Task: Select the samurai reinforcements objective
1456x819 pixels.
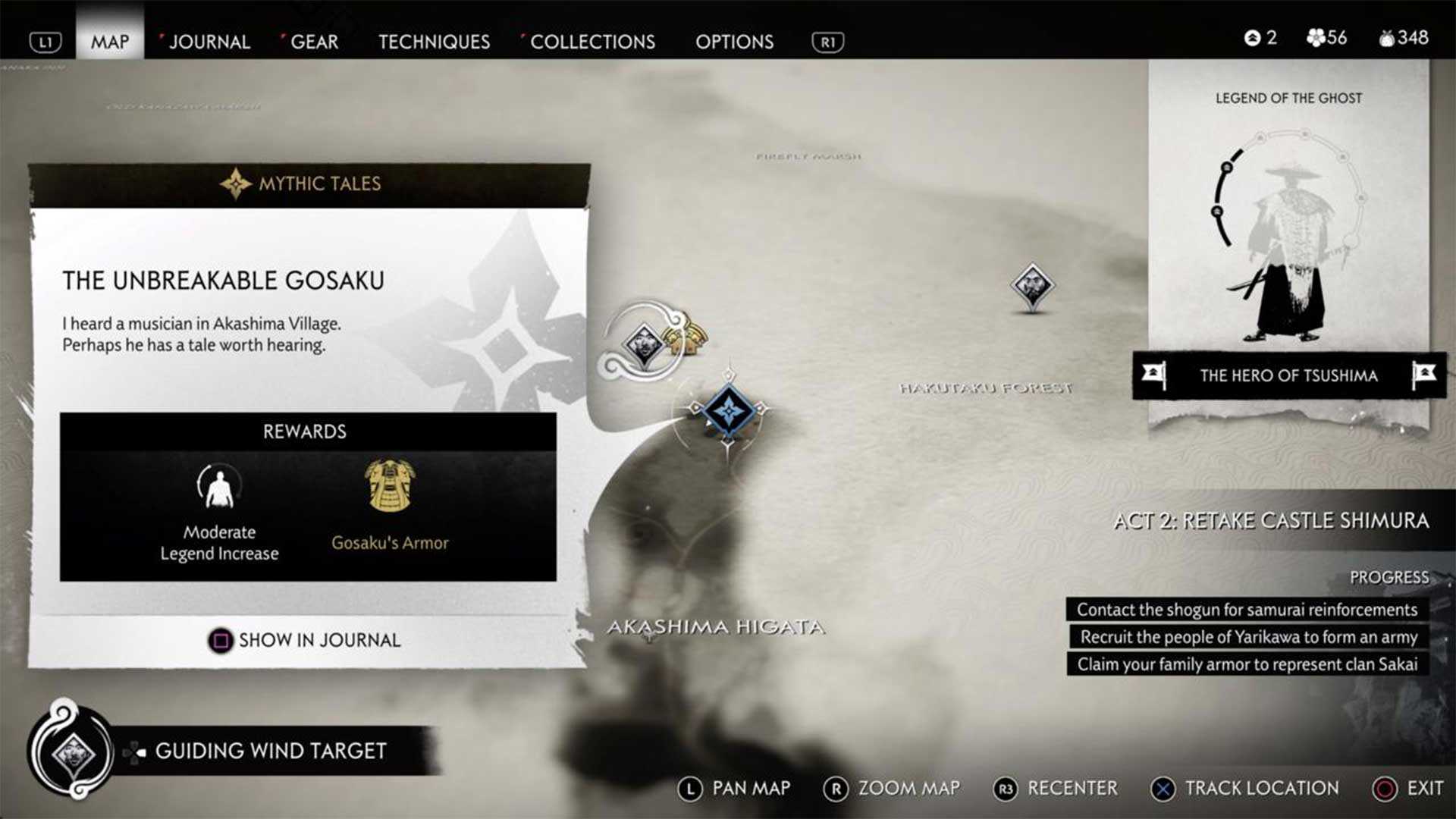Action: click(1247, 610)
